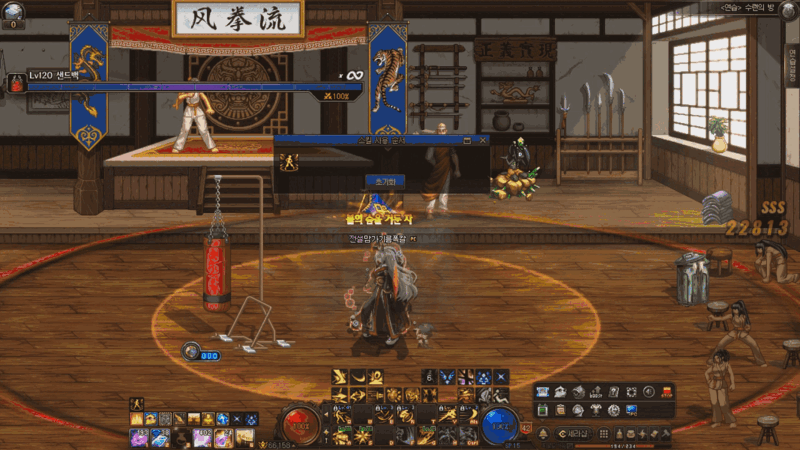The height and width of the screenshot is (450, 800).
Task: Minimize the skill usage order window
Action: pos(467,142)
